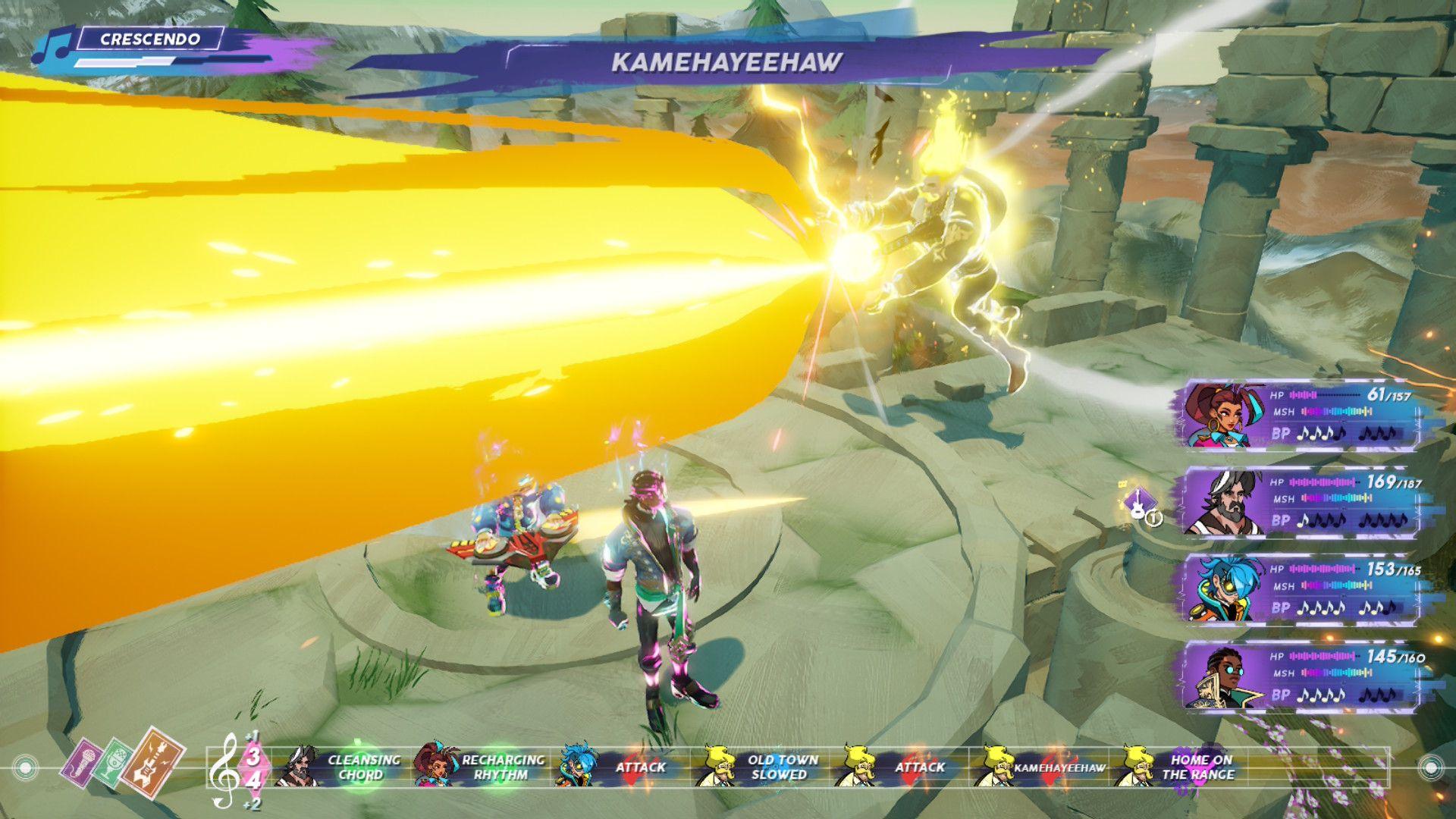Click the treble clef measure indicator
This screenshot has width=1456, height=819.
click(x=224, y=770)
